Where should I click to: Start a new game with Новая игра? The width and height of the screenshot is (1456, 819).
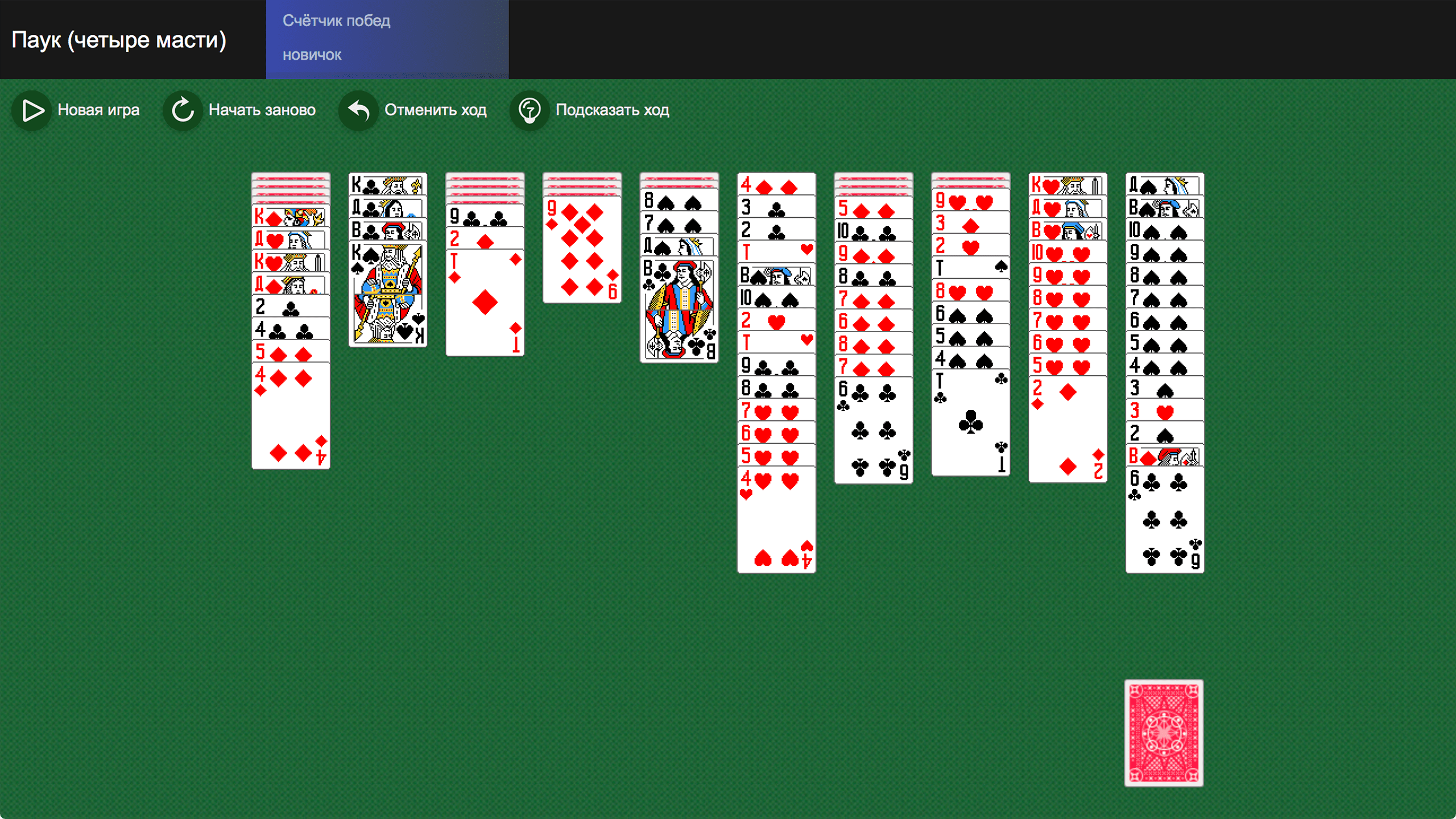(x=99, y=110)
